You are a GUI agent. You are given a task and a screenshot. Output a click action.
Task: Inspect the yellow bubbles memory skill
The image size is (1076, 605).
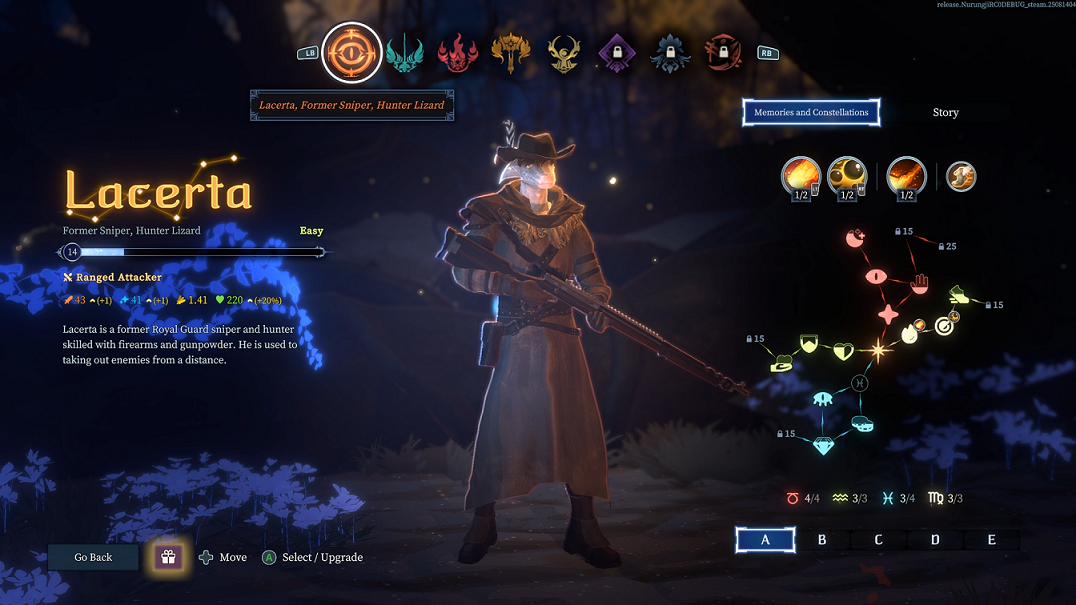coord(848,177)
